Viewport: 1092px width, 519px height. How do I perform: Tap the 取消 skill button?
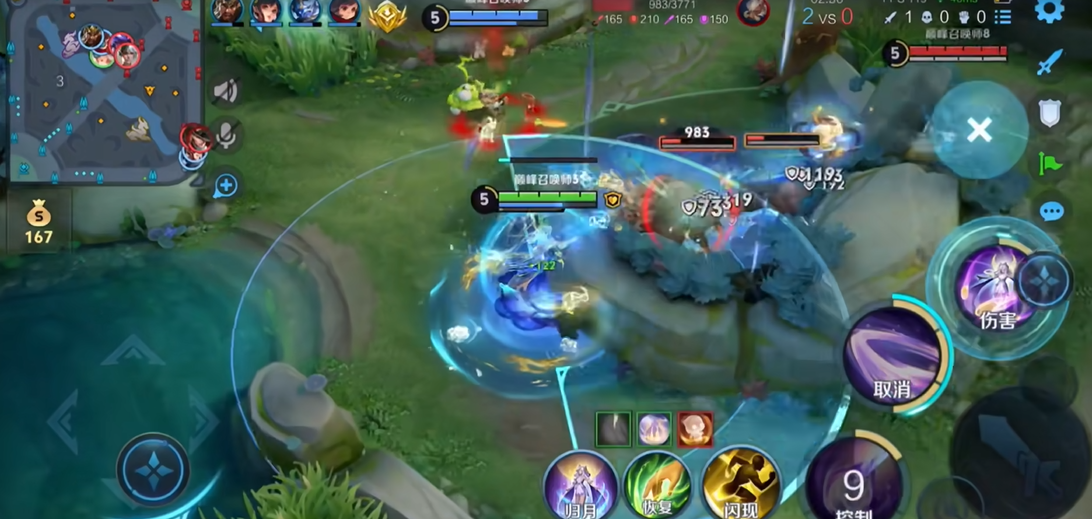(892, 355)
